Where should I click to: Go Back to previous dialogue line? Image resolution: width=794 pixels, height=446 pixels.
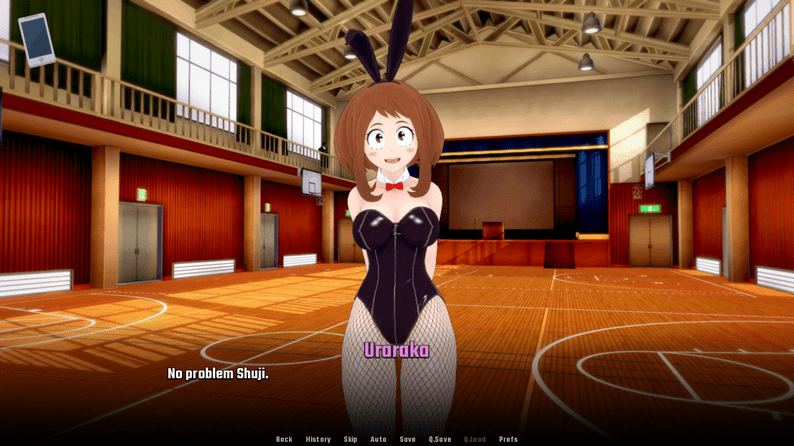point(285,439)
